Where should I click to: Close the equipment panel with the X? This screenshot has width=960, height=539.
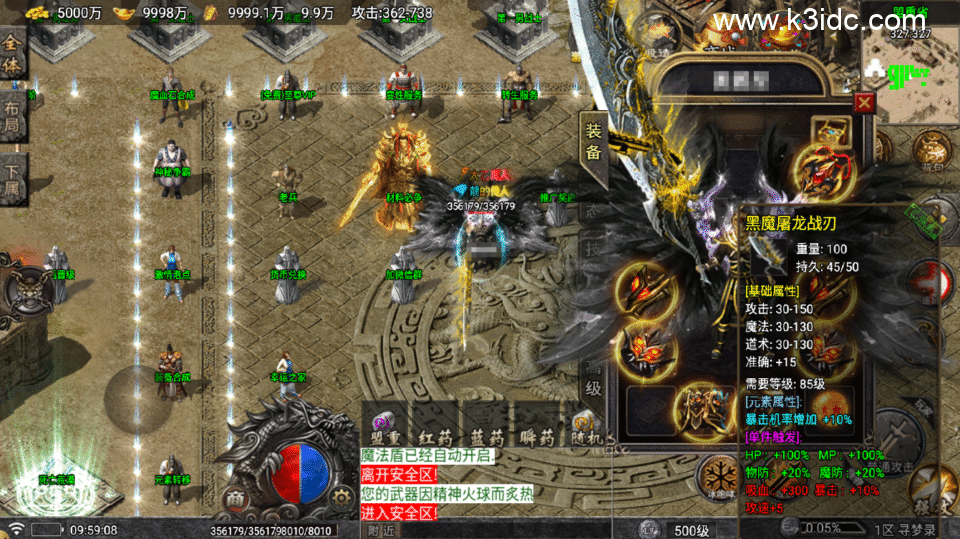pos(863,102)
